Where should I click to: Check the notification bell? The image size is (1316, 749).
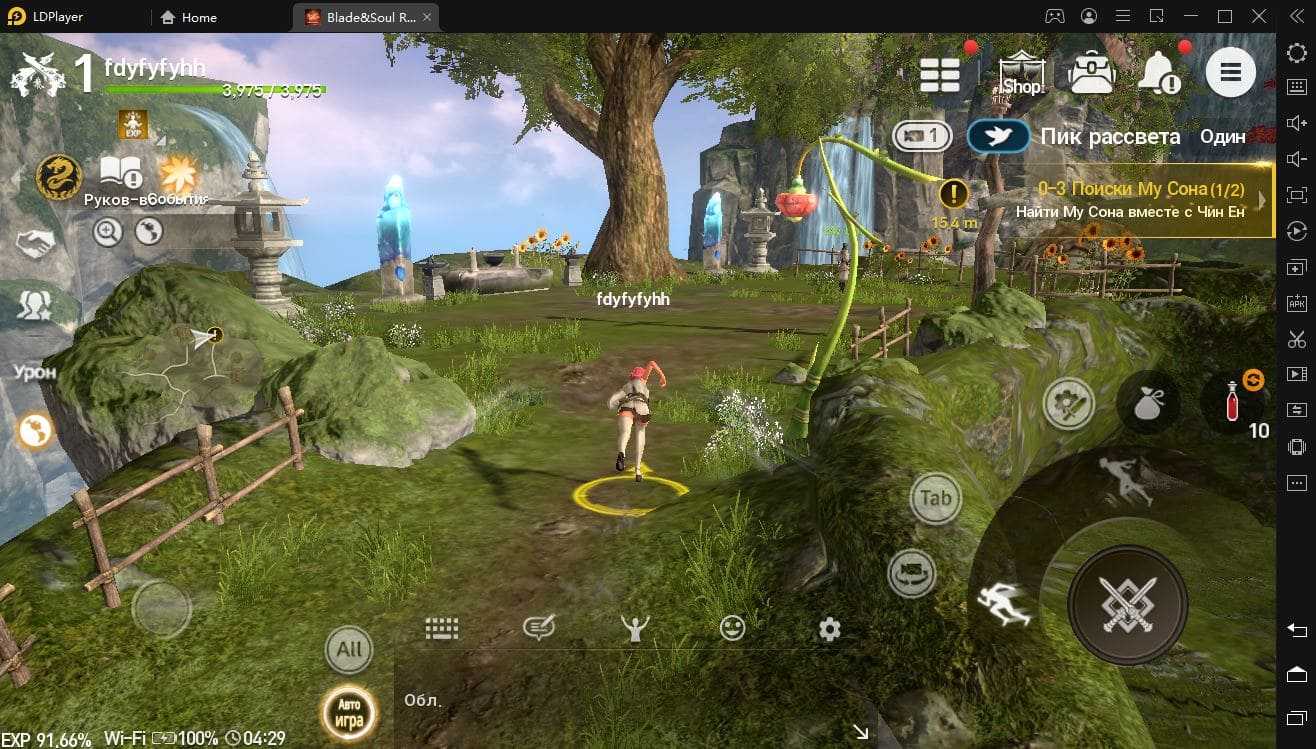(x=1160, y=72)
